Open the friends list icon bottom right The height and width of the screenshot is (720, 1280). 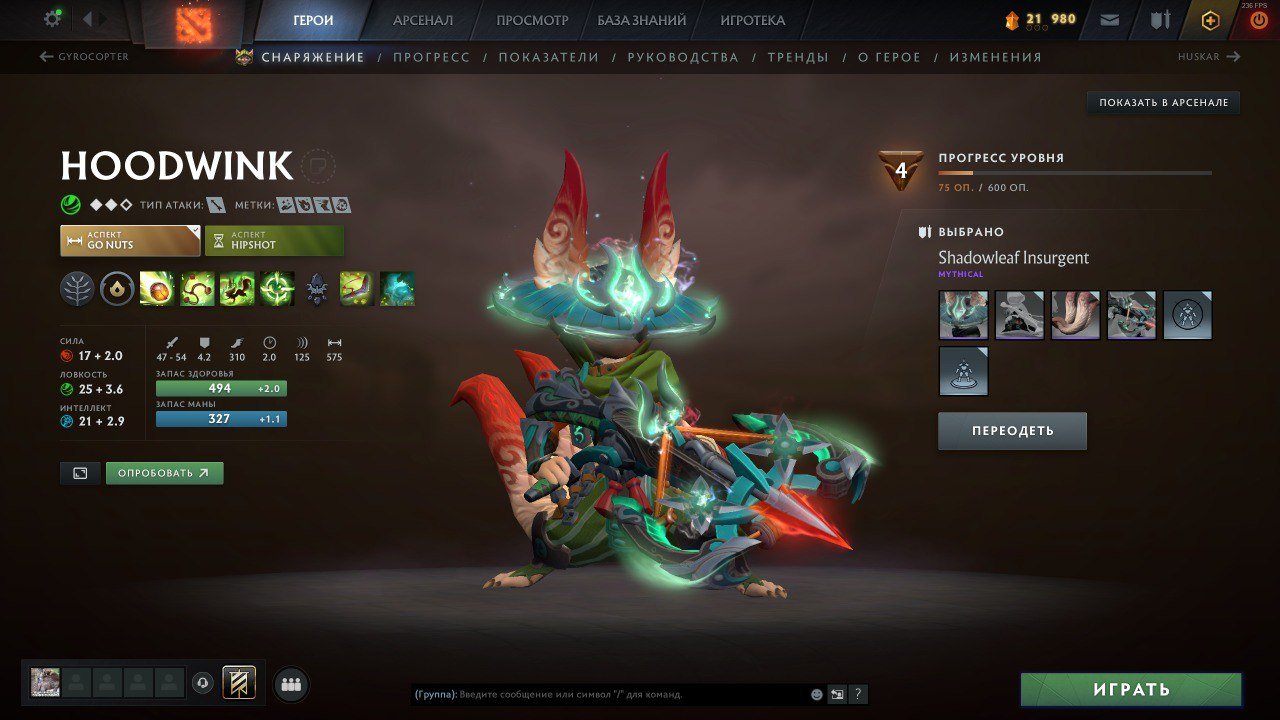coord(289,683)
